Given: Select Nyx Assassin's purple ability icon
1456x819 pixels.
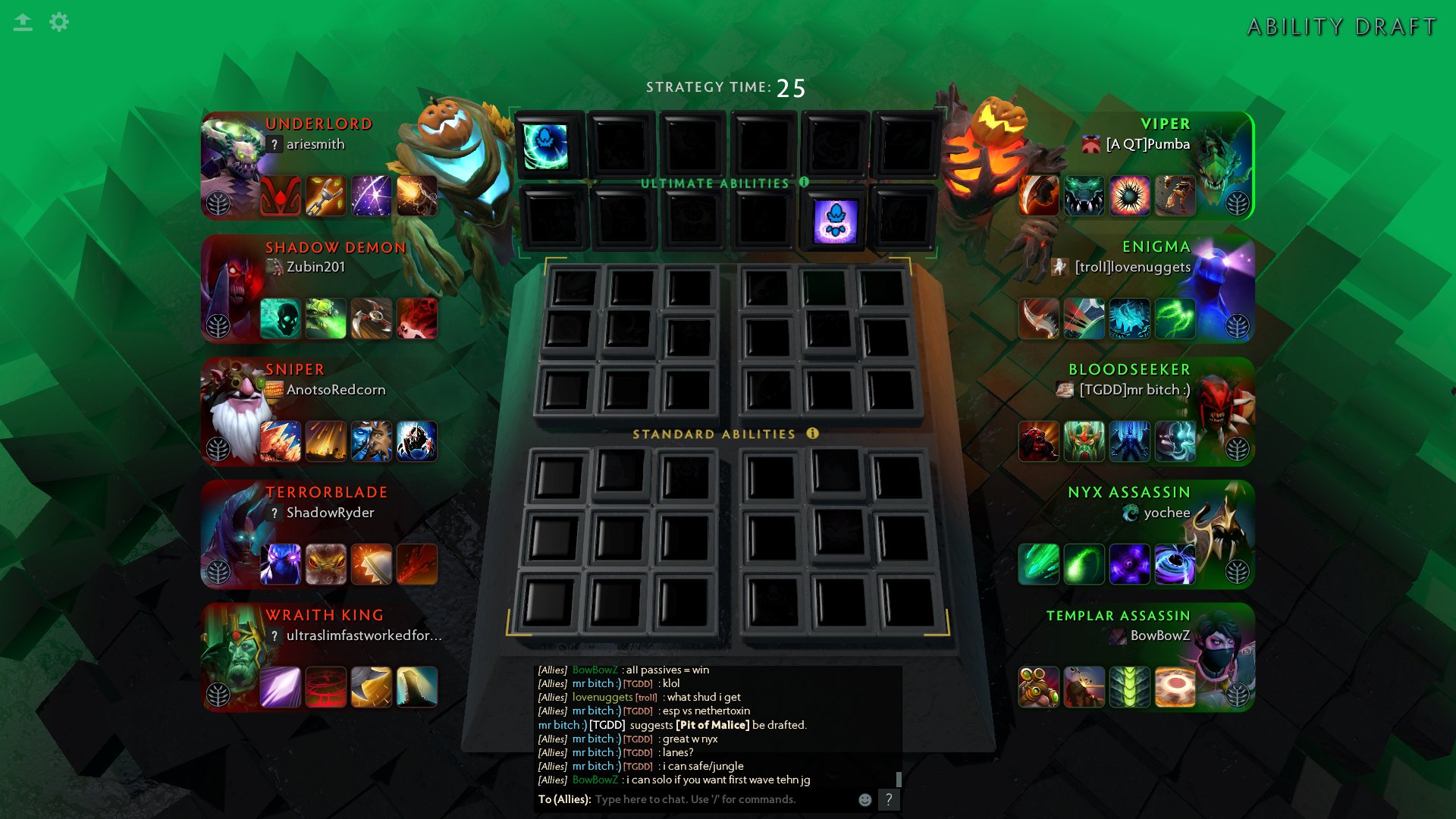Looking at the screenshot, I should tap(1130, 563).
